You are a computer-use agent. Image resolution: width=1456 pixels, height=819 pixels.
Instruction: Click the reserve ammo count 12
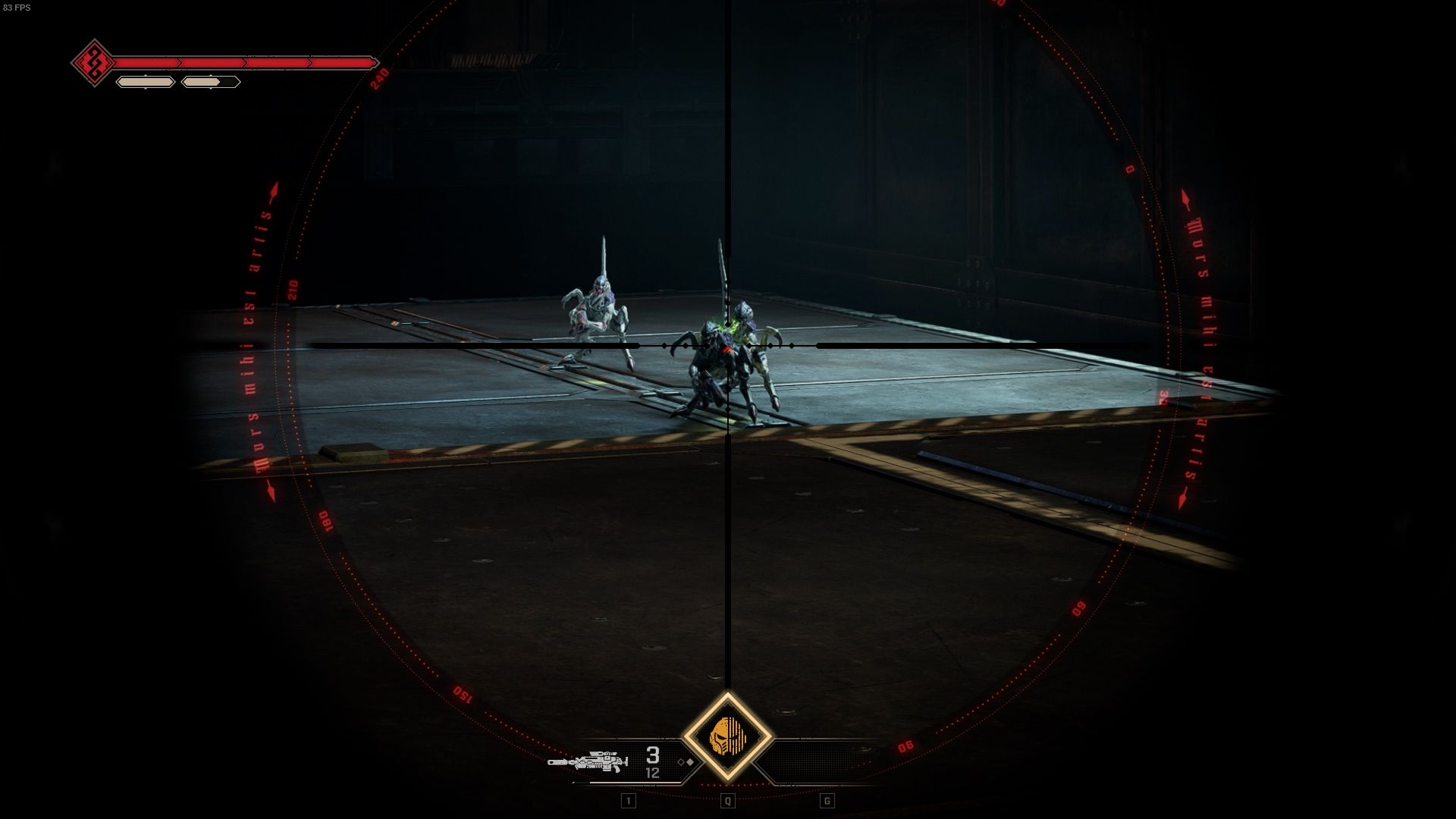click(654, 772)
